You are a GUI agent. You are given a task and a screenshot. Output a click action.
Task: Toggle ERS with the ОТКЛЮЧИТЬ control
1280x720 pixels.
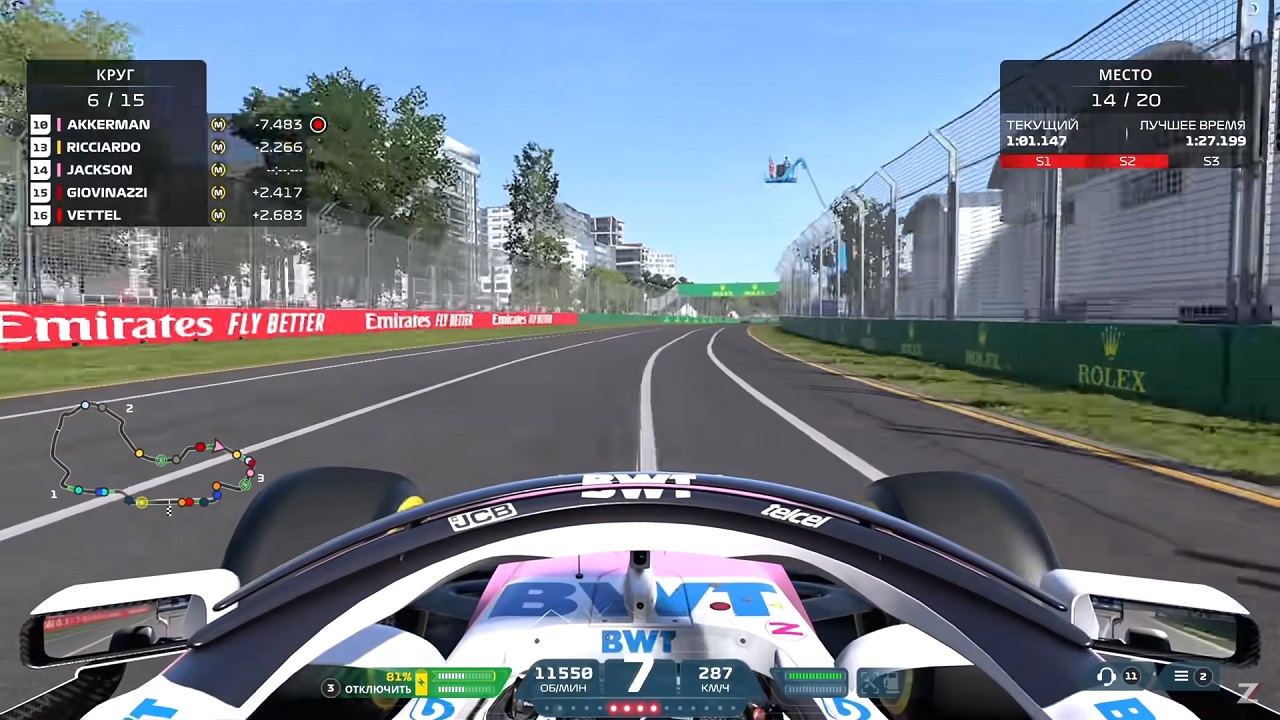[x=378, y=688]
